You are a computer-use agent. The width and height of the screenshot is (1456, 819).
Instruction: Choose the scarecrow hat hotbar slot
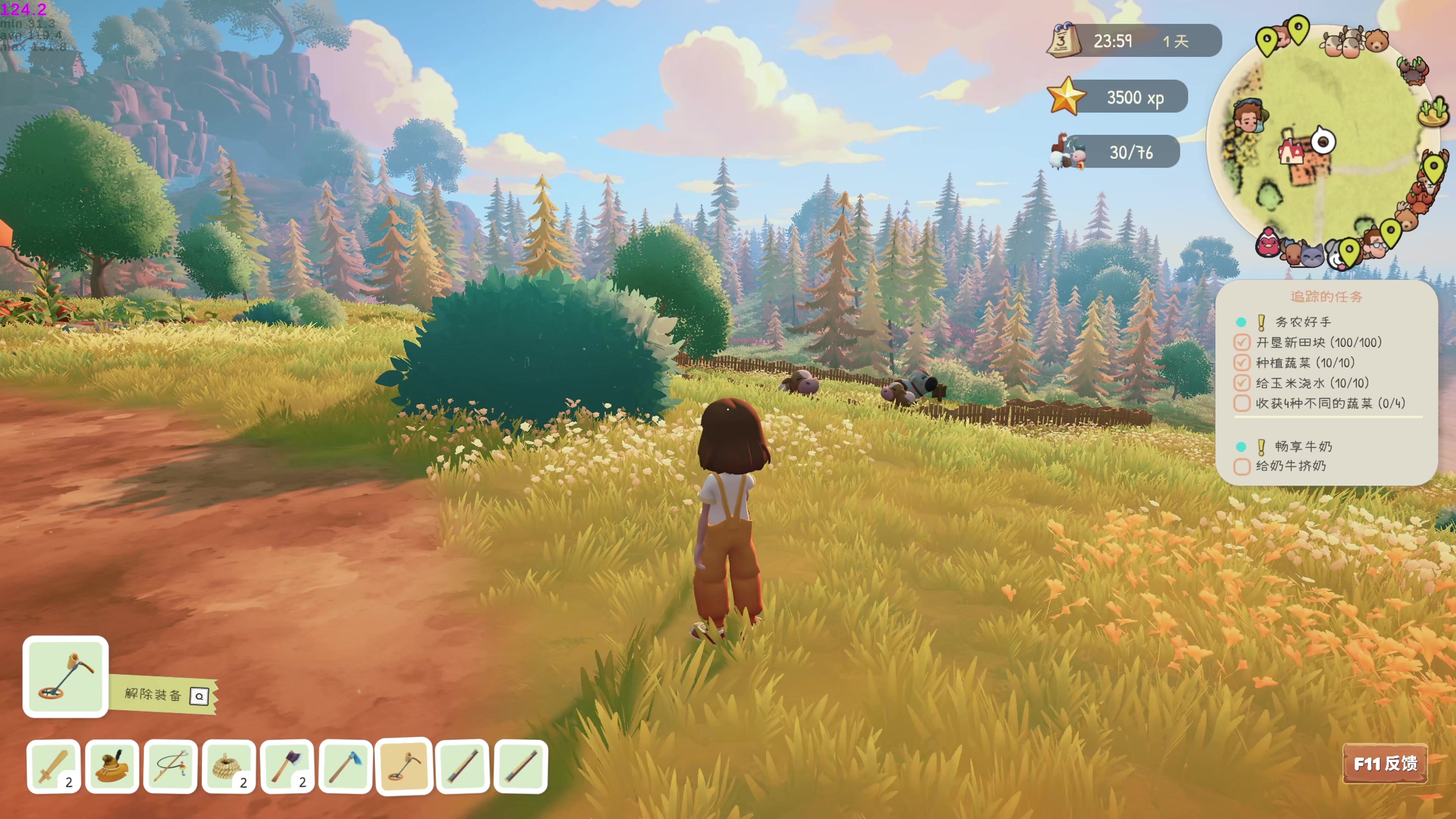point(112,766)
